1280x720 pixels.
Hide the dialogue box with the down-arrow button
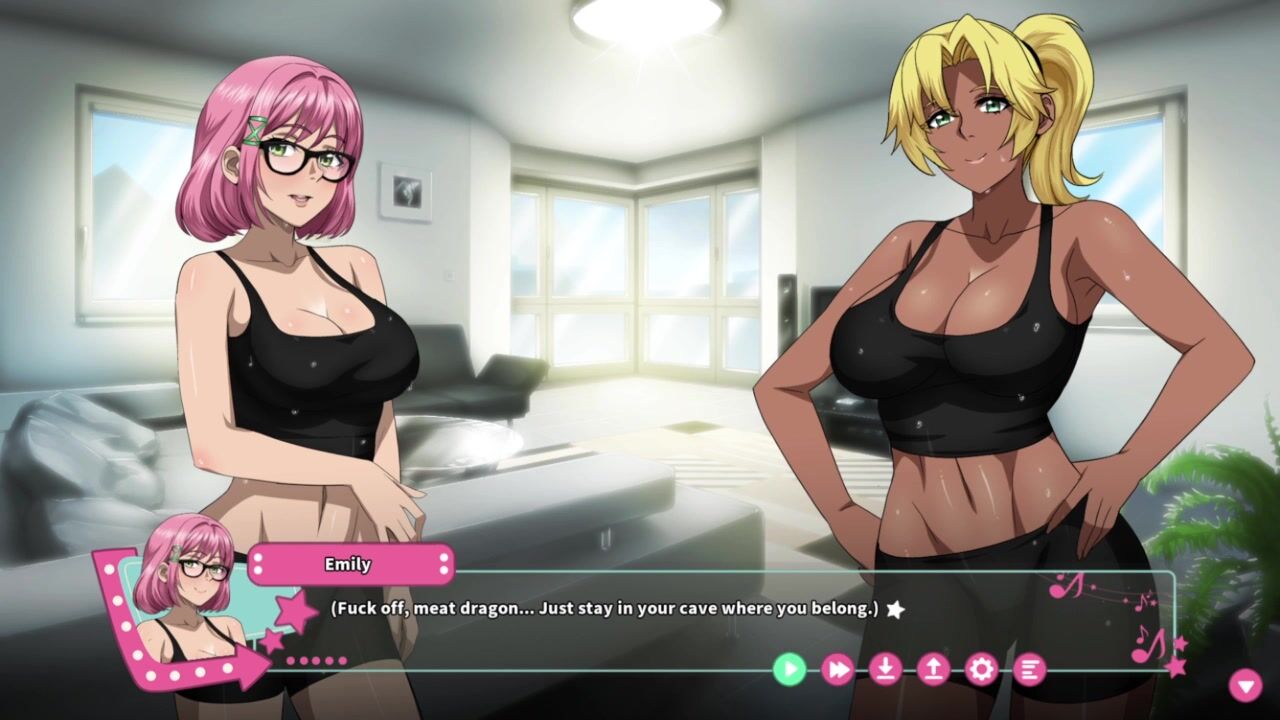point(1245,685)
